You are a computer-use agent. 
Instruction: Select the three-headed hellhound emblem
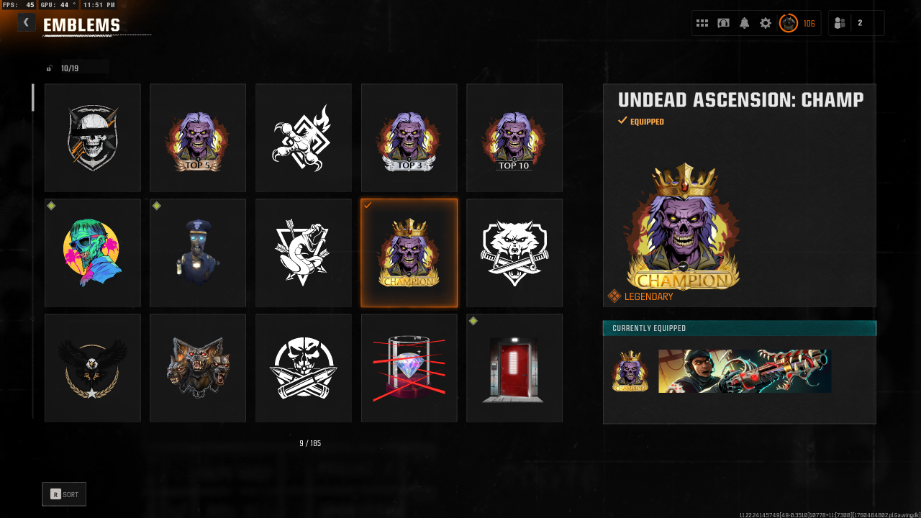pyautogui.click(x=198, y=368)
